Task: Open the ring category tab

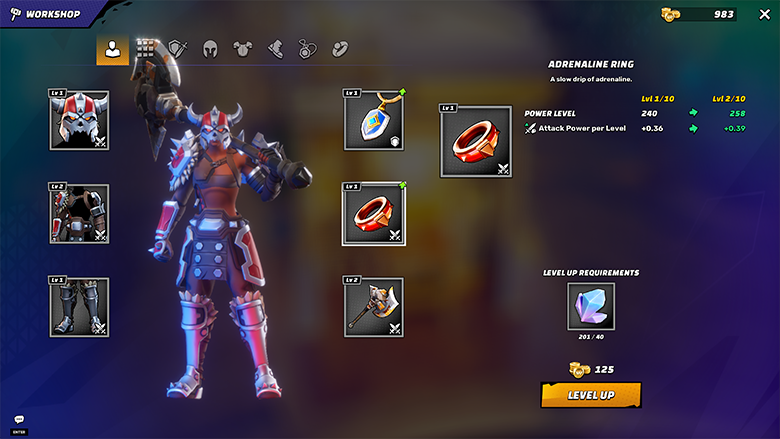Action: (340, 49)
